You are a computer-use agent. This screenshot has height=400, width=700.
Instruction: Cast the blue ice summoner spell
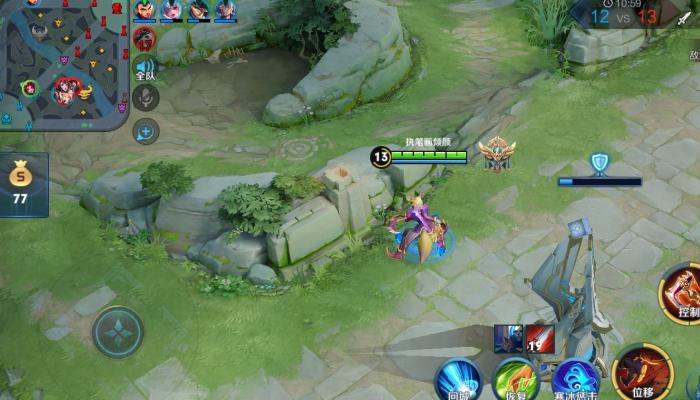click(x=575, y=381)
